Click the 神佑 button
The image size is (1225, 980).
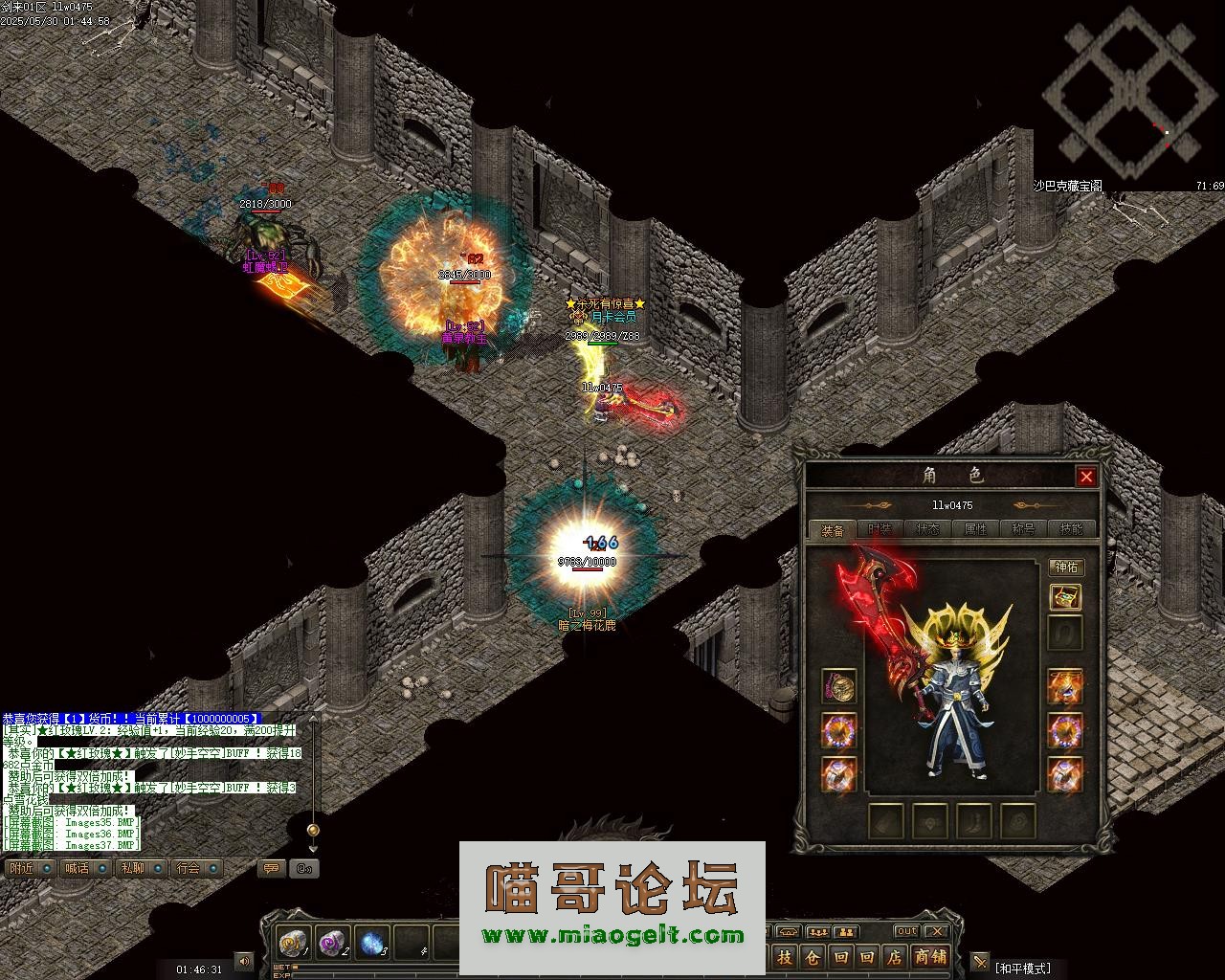[x=1065, y=568]
